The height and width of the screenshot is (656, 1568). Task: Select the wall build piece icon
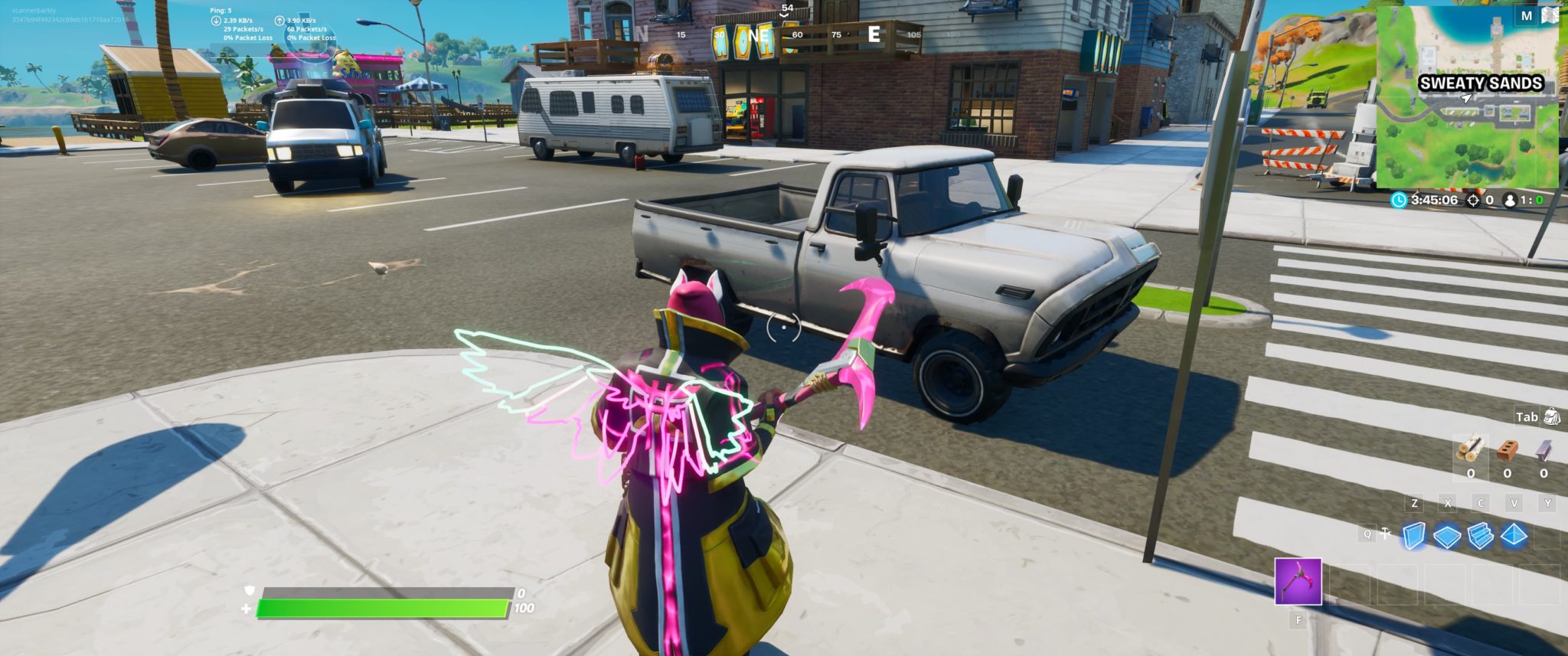[x=1413, y=534]
